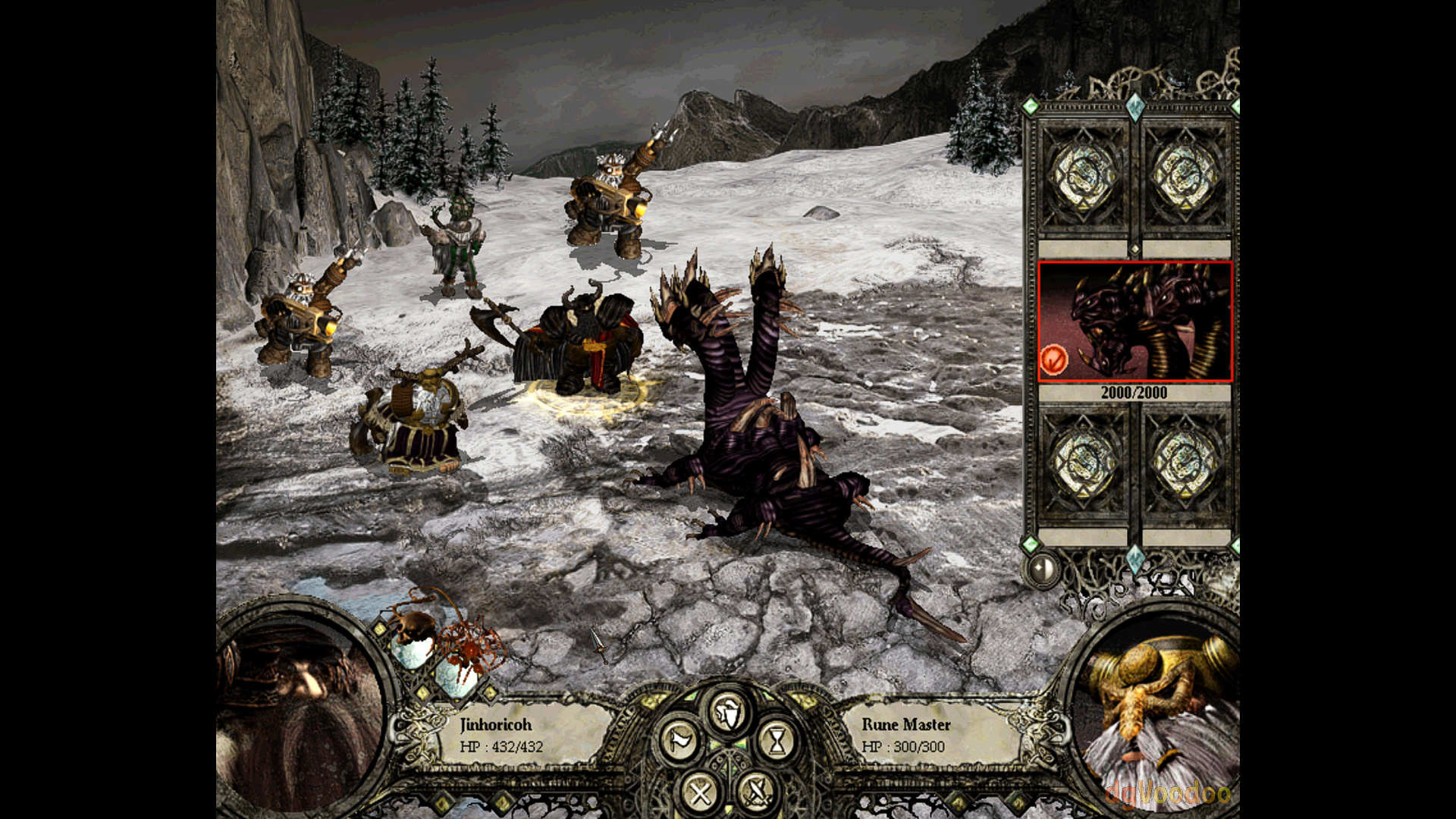
Task: Toggle the small round button below the enemy panel
Action: (1043, 567)
